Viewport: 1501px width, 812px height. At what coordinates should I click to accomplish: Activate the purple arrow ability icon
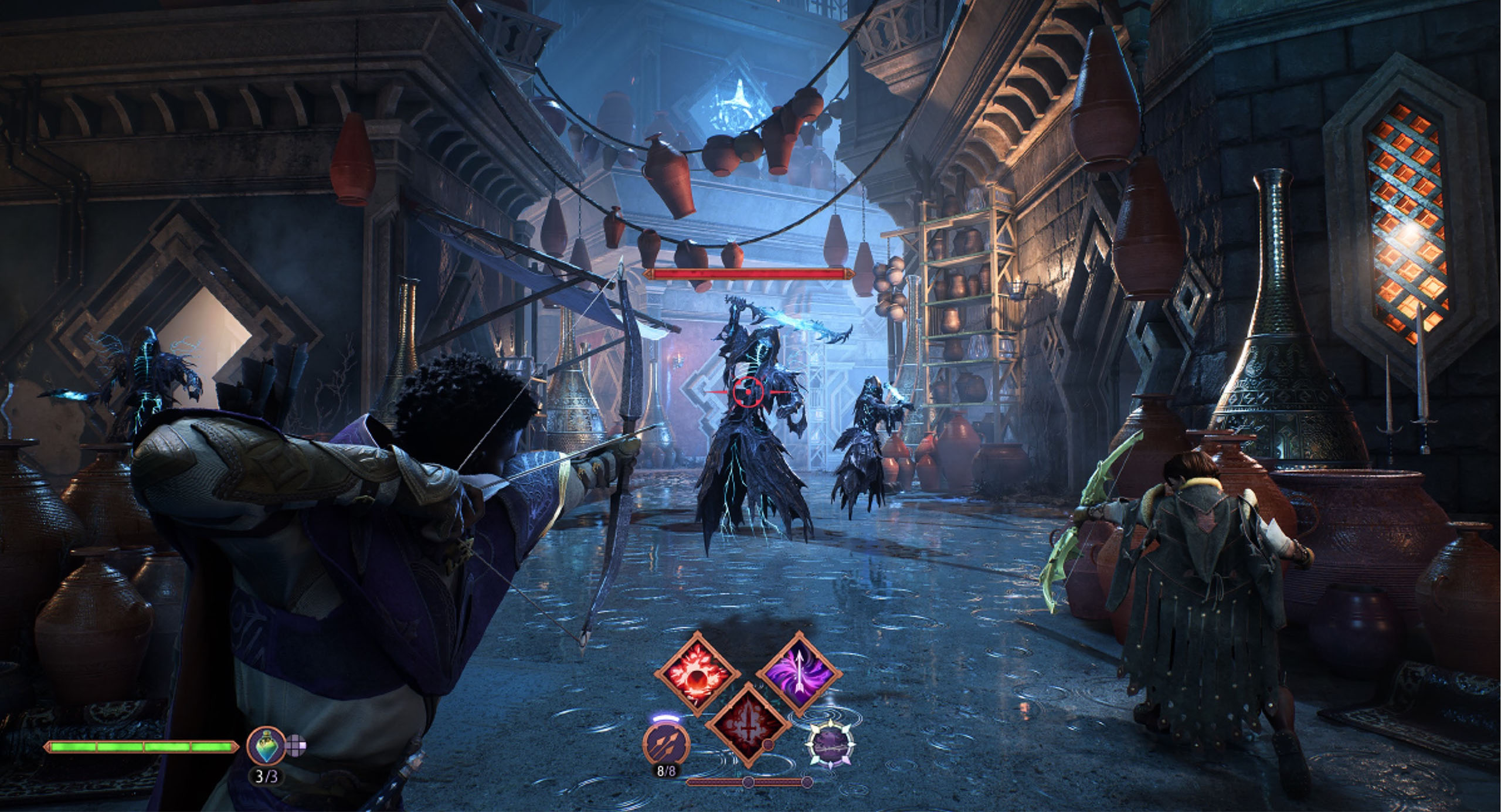[x=799, y=672]
